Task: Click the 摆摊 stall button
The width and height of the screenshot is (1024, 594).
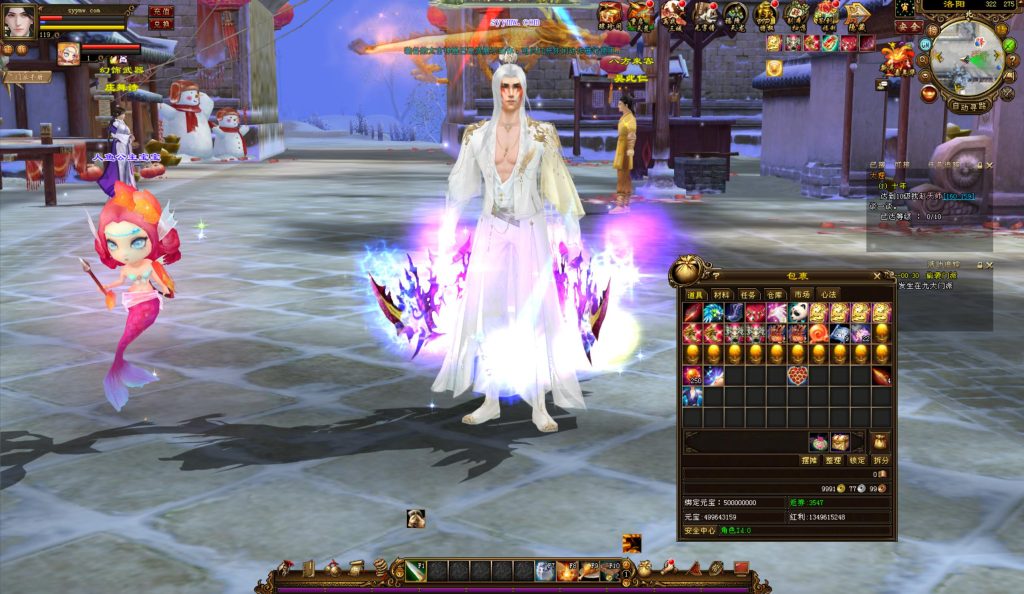Action: click(x=809, y=460)
